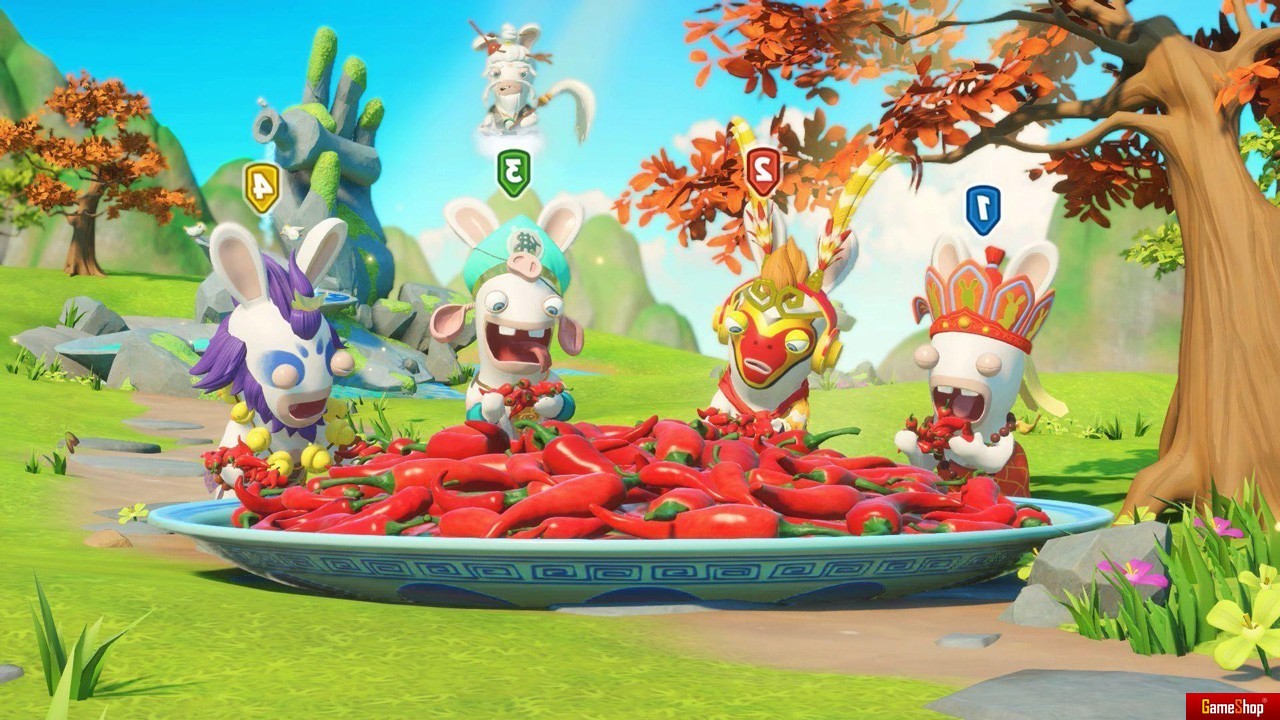
Task: Select the red player 2 badge
Action: coord(763,171)
